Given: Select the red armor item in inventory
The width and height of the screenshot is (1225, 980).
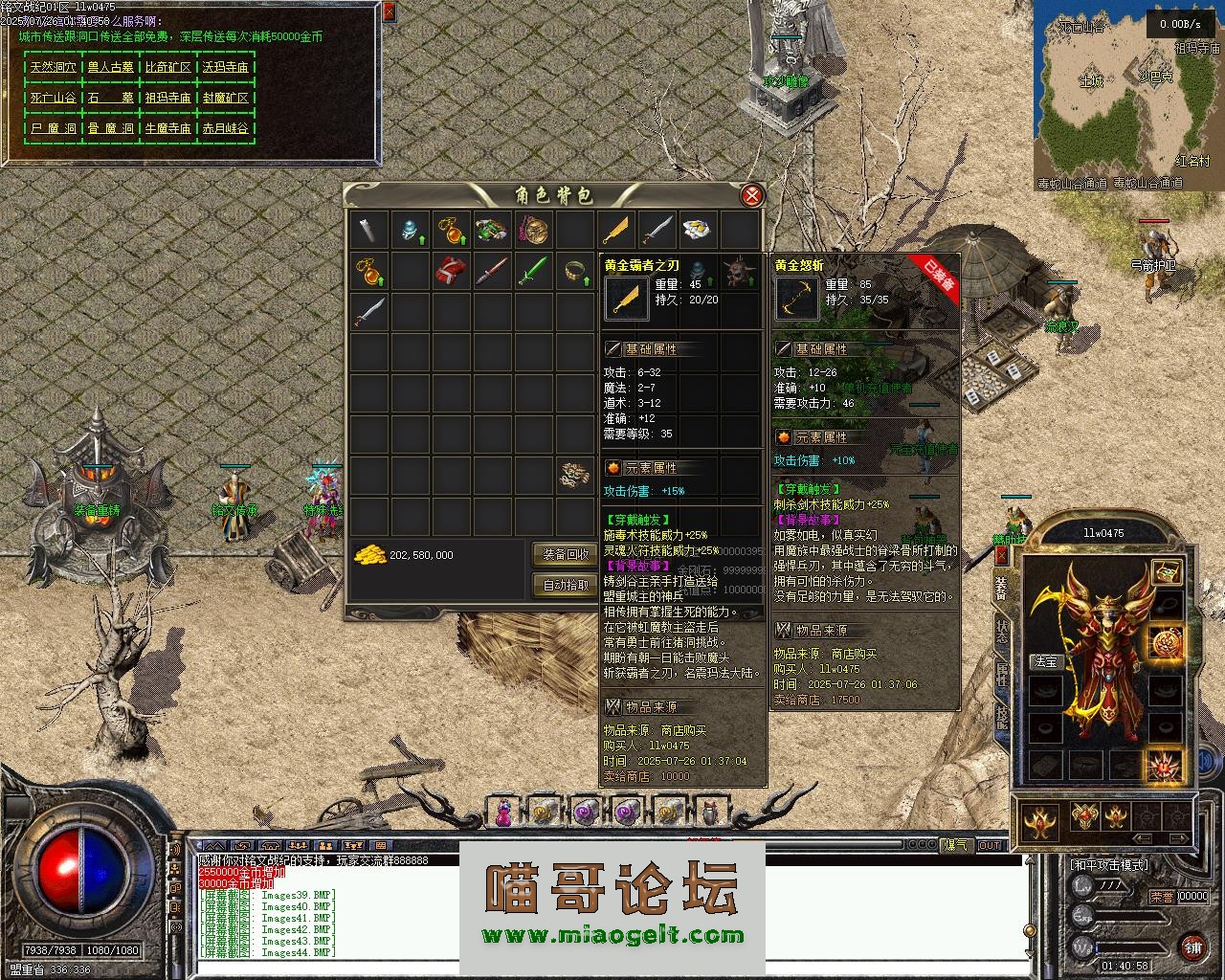Looking at the screenshot, I should 450,272.
